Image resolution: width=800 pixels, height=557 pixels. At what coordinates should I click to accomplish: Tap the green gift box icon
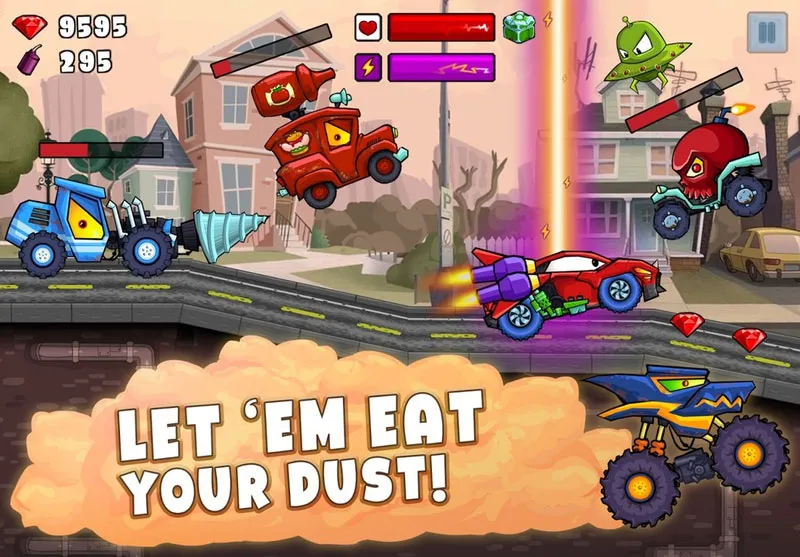click(518, 27)
